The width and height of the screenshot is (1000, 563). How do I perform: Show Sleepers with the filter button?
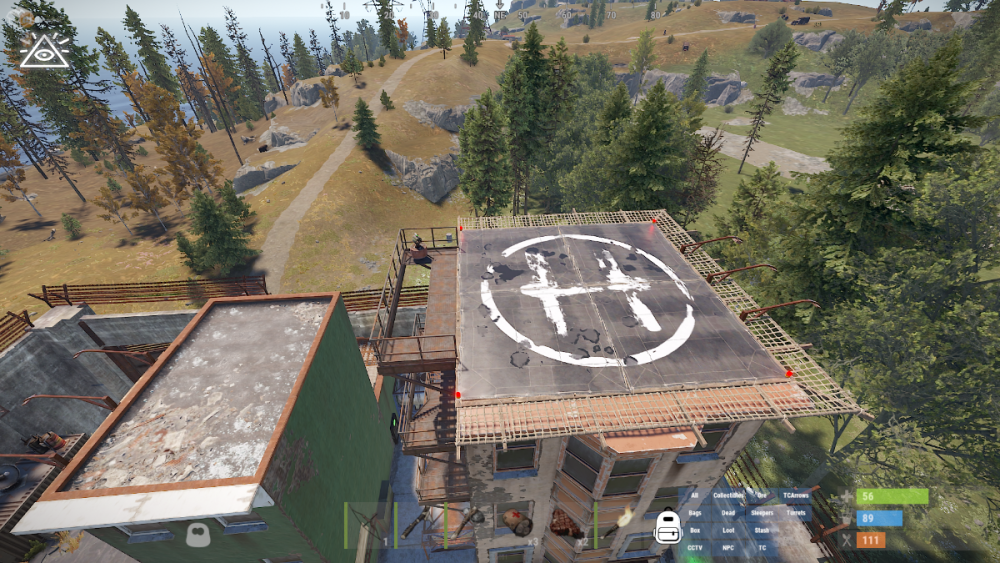coord(762,513)
